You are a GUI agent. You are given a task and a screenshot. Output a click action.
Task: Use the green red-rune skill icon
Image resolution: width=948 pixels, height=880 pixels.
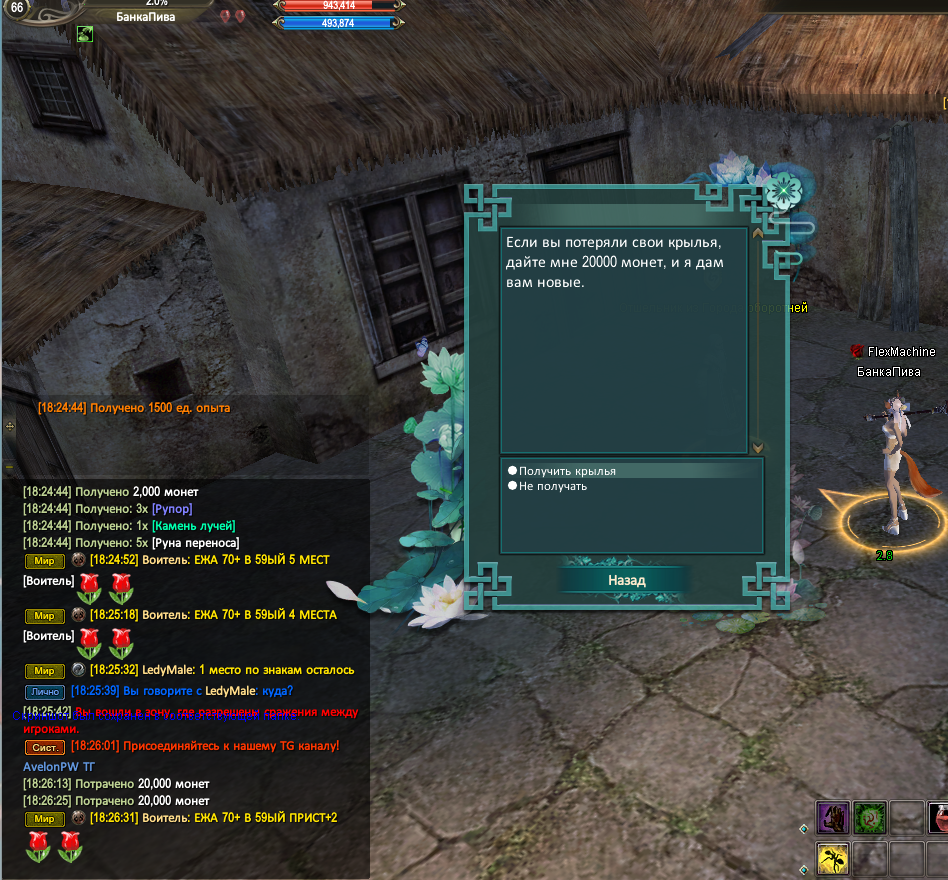coord(868,817)
